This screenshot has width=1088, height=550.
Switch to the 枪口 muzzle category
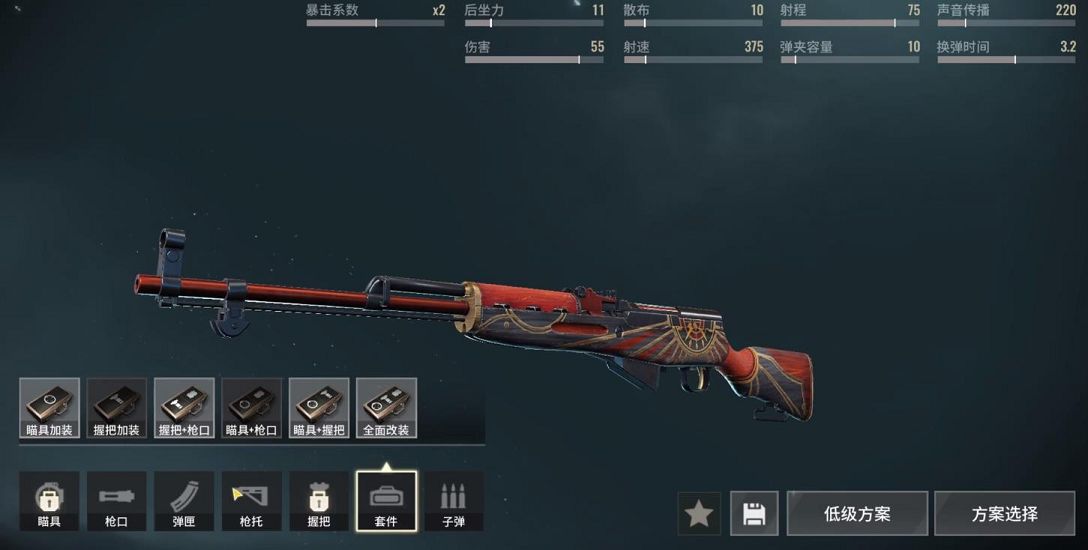[117, 501]
